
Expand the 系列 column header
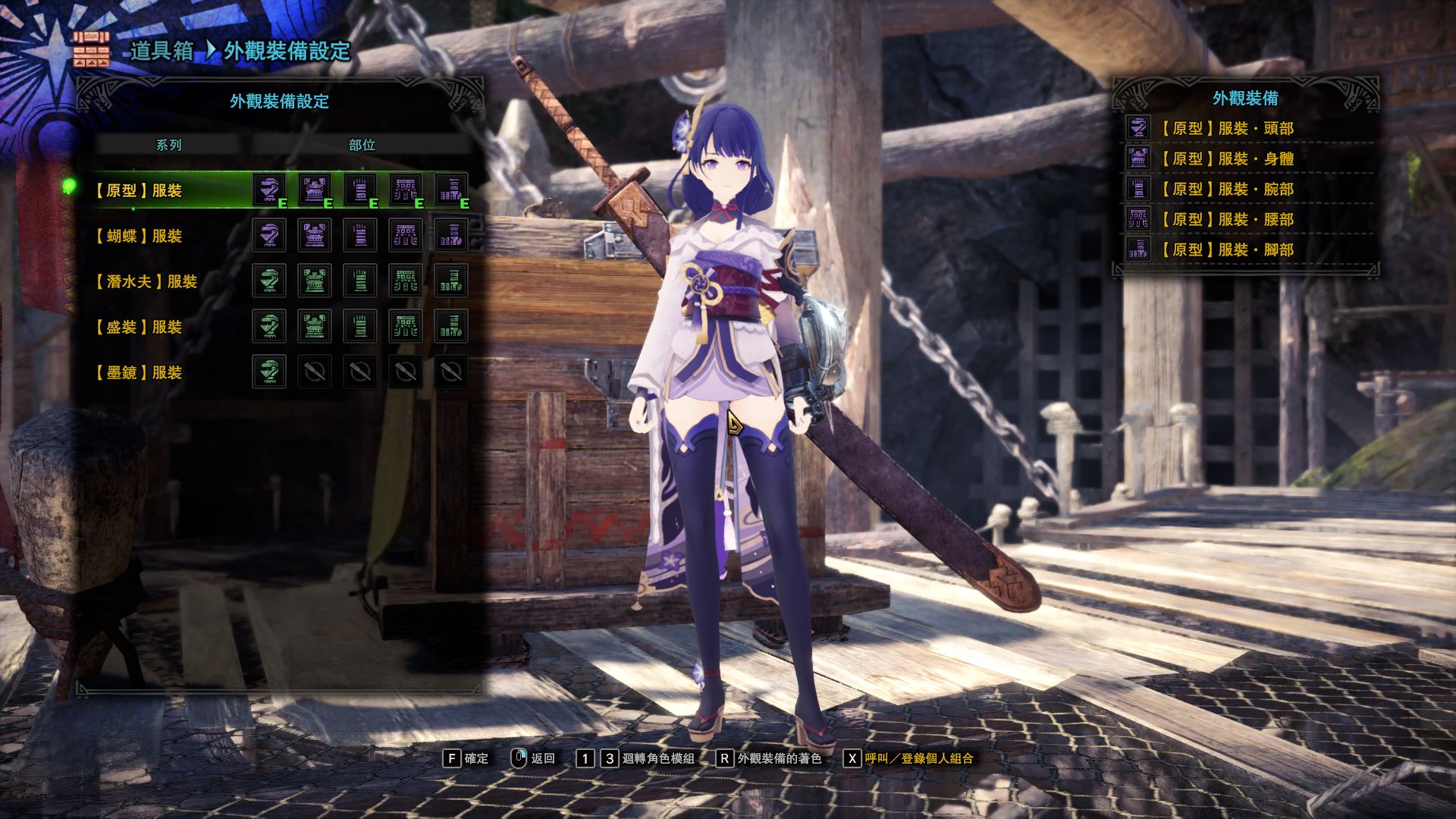171,146
